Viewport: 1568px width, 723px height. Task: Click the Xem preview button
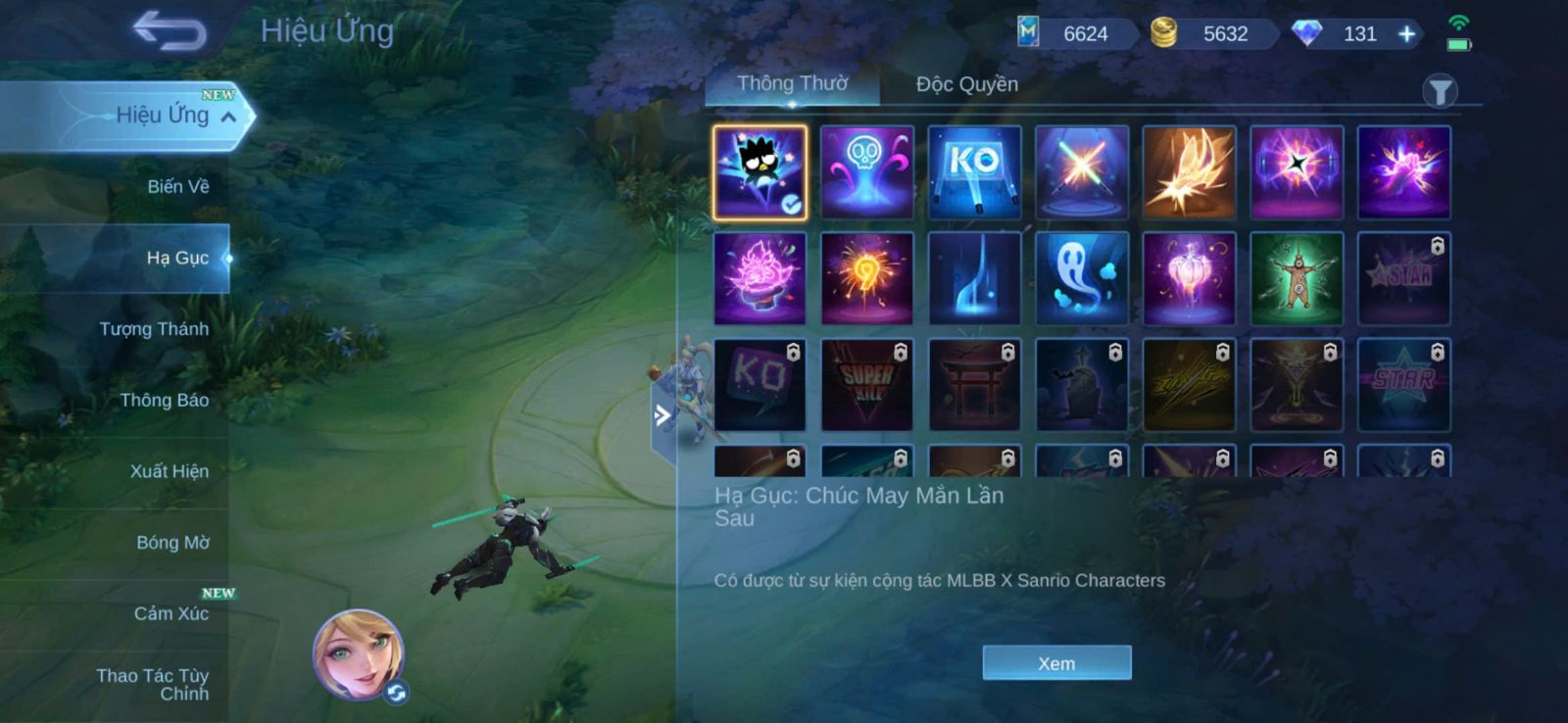pyautogui.click(x=1056, y=663)
